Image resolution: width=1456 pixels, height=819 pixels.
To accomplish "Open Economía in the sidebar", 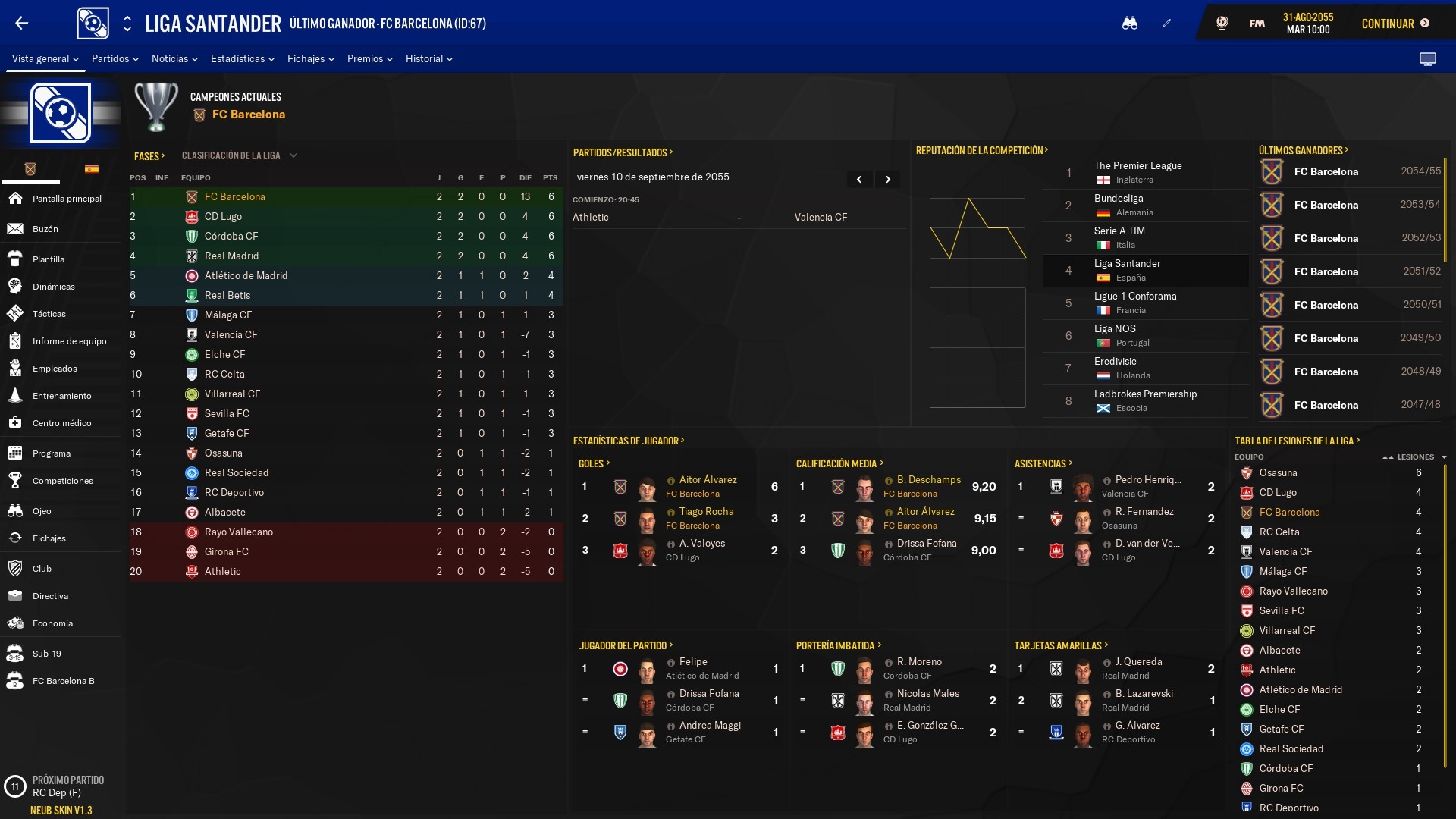I will [x=52, y=623].
